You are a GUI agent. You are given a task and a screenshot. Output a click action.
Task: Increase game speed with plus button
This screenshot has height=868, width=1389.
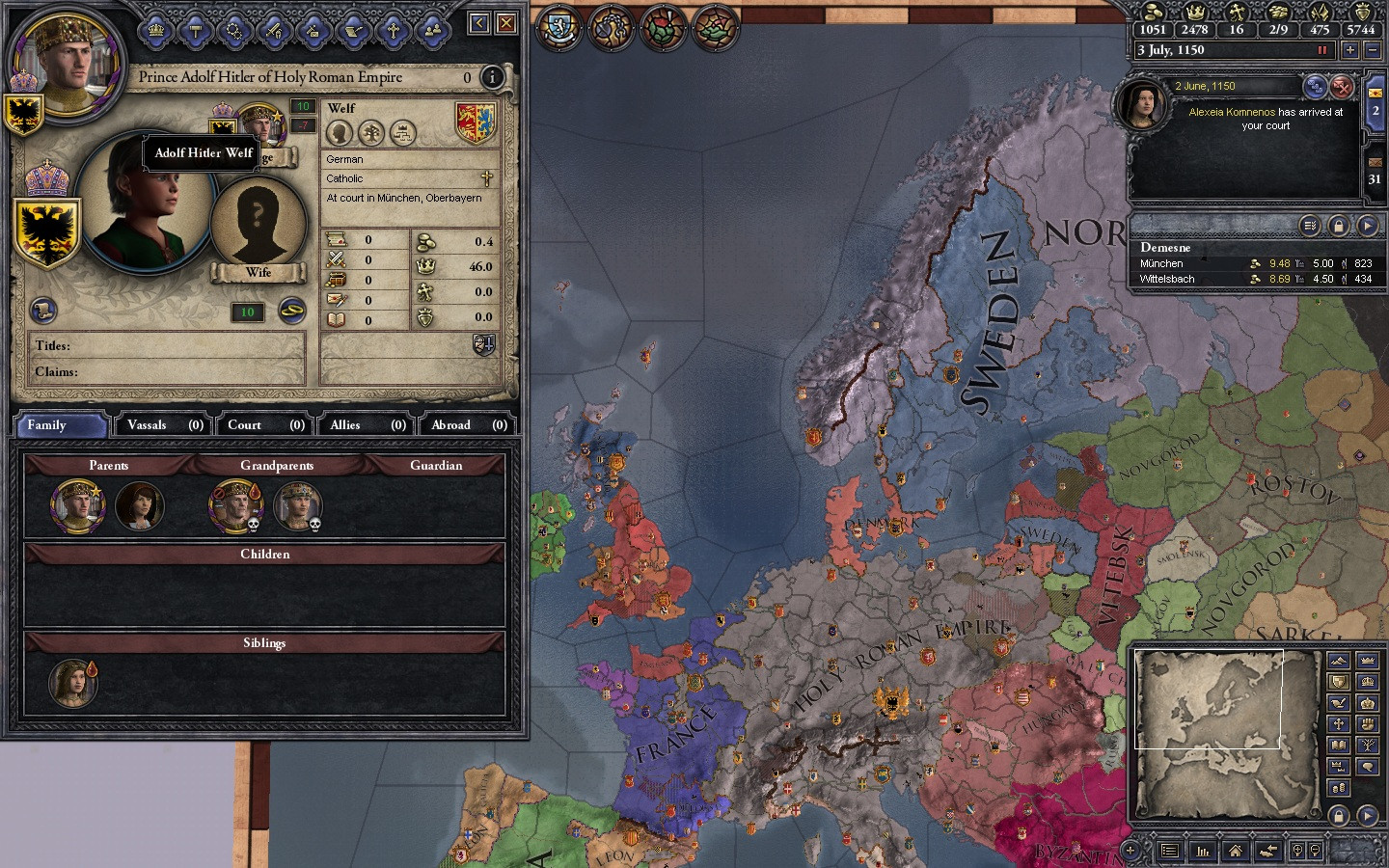pyautogui.click(x=1349, y=50)
